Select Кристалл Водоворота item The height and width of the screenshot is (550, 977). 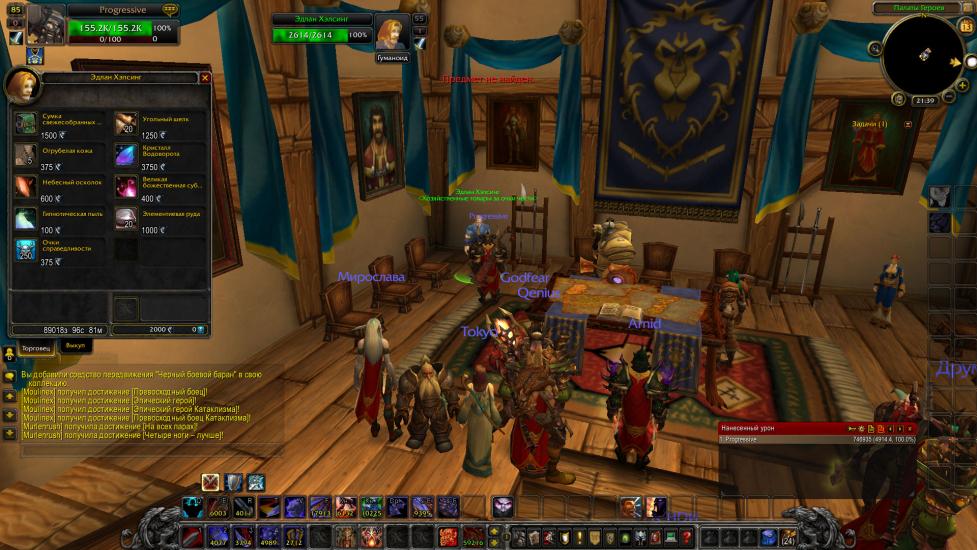point(126,155)
